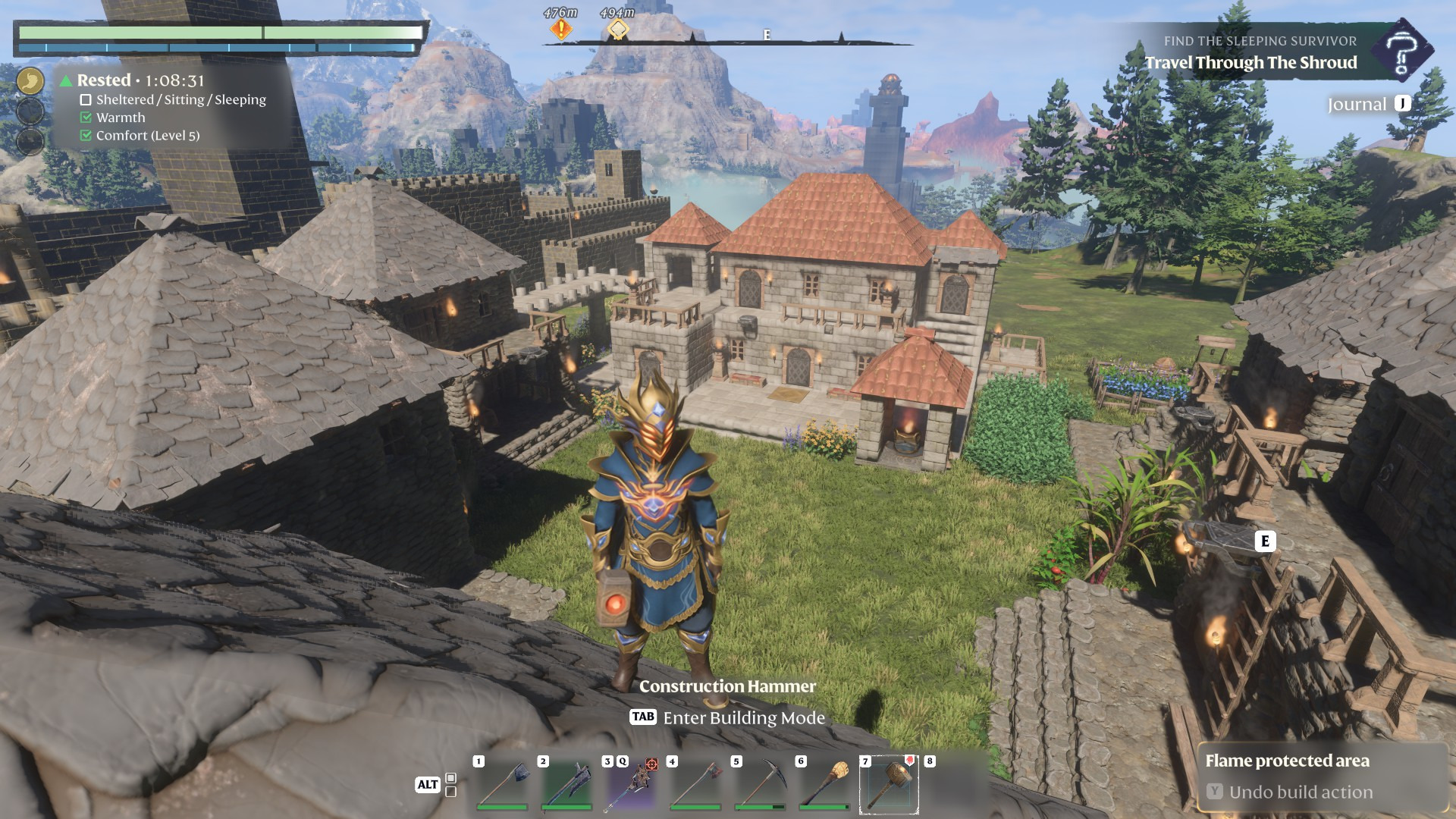
Task: Select the axe in hotbar slot 1
Action: click(501, 785)
